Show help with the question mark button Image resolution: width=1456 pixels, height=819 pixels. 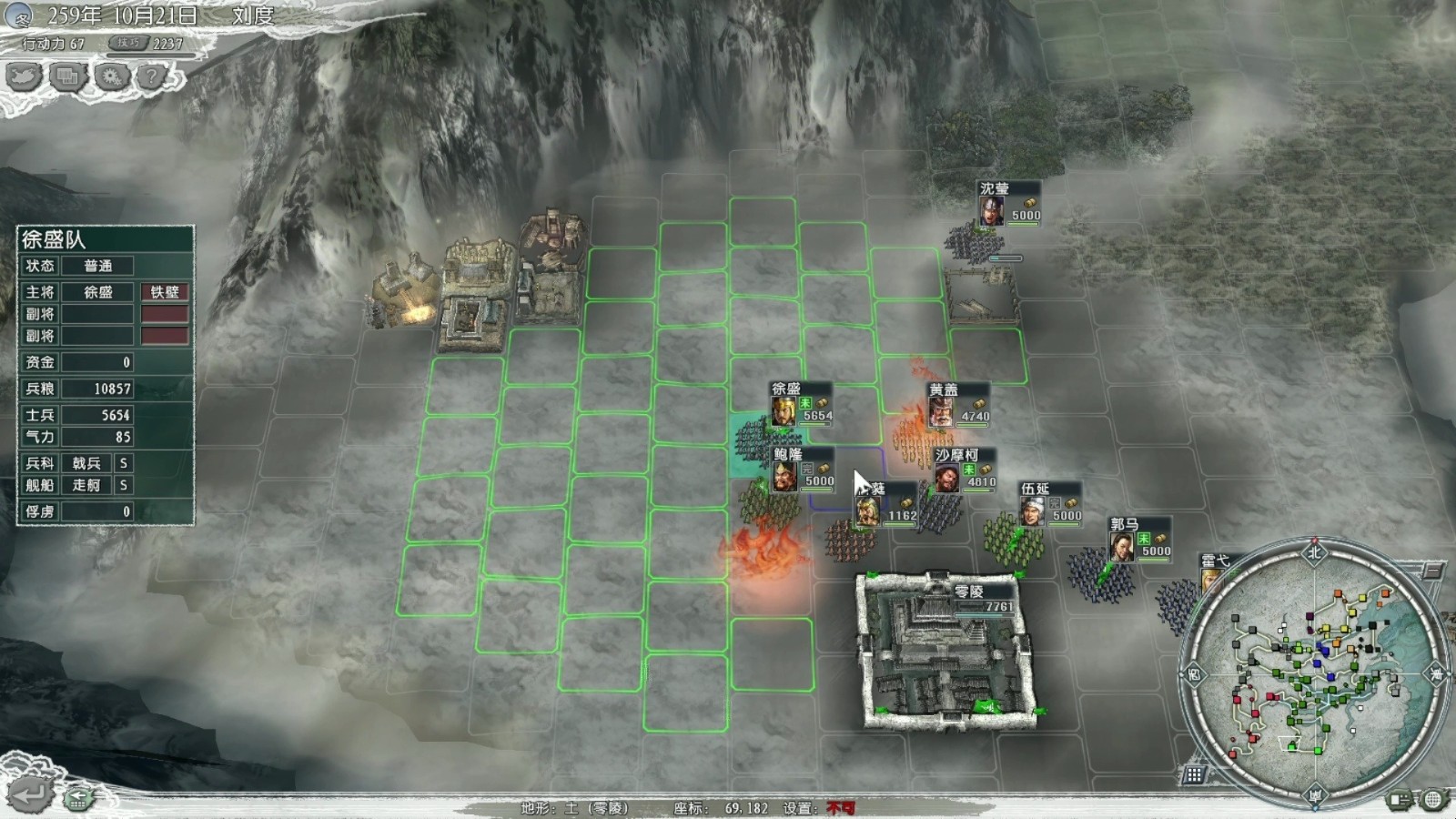click(x=152, y=76)
